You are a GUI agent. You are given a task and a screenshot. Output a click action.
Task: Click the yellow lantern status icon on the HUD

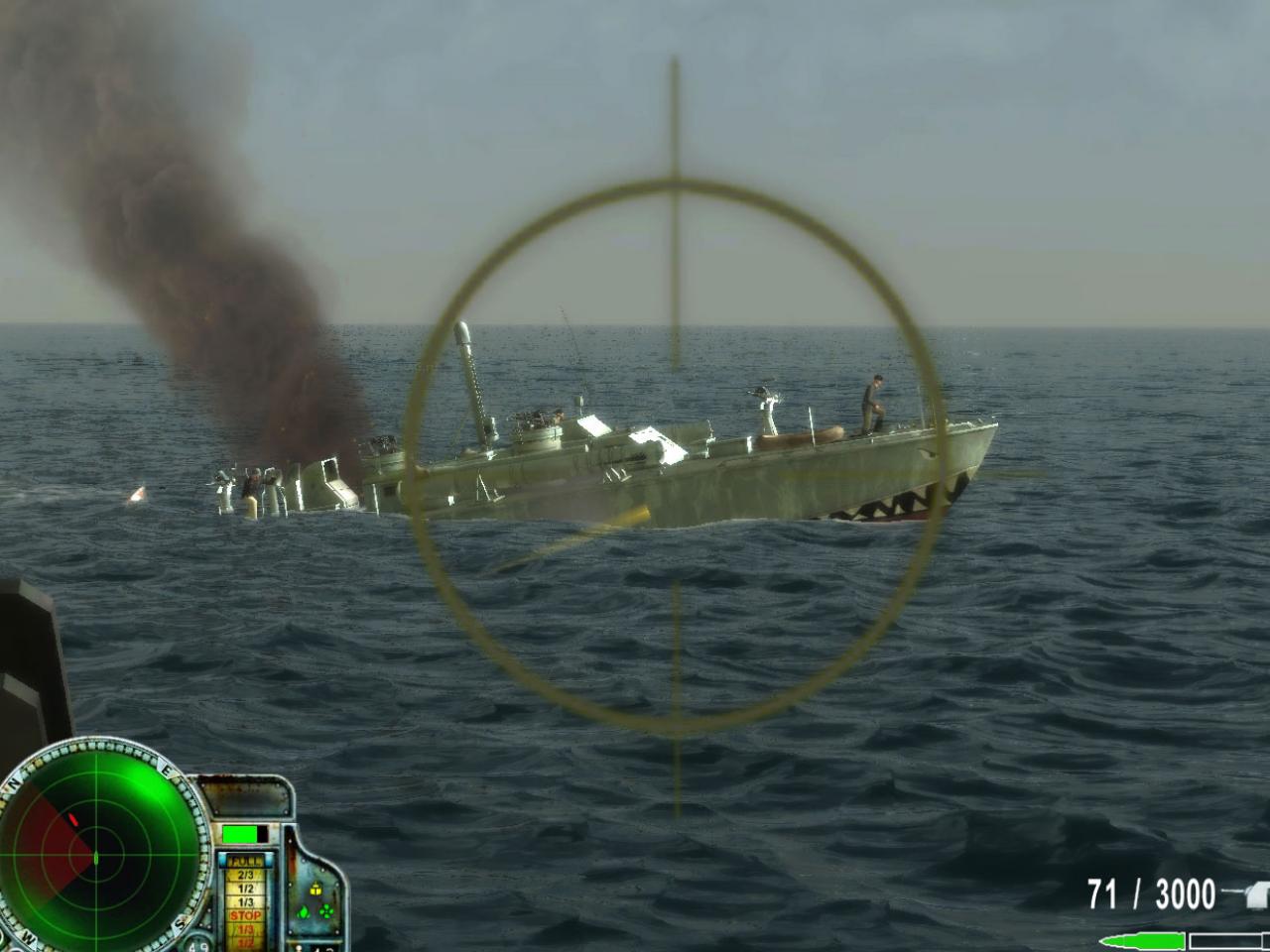[316, 890]
